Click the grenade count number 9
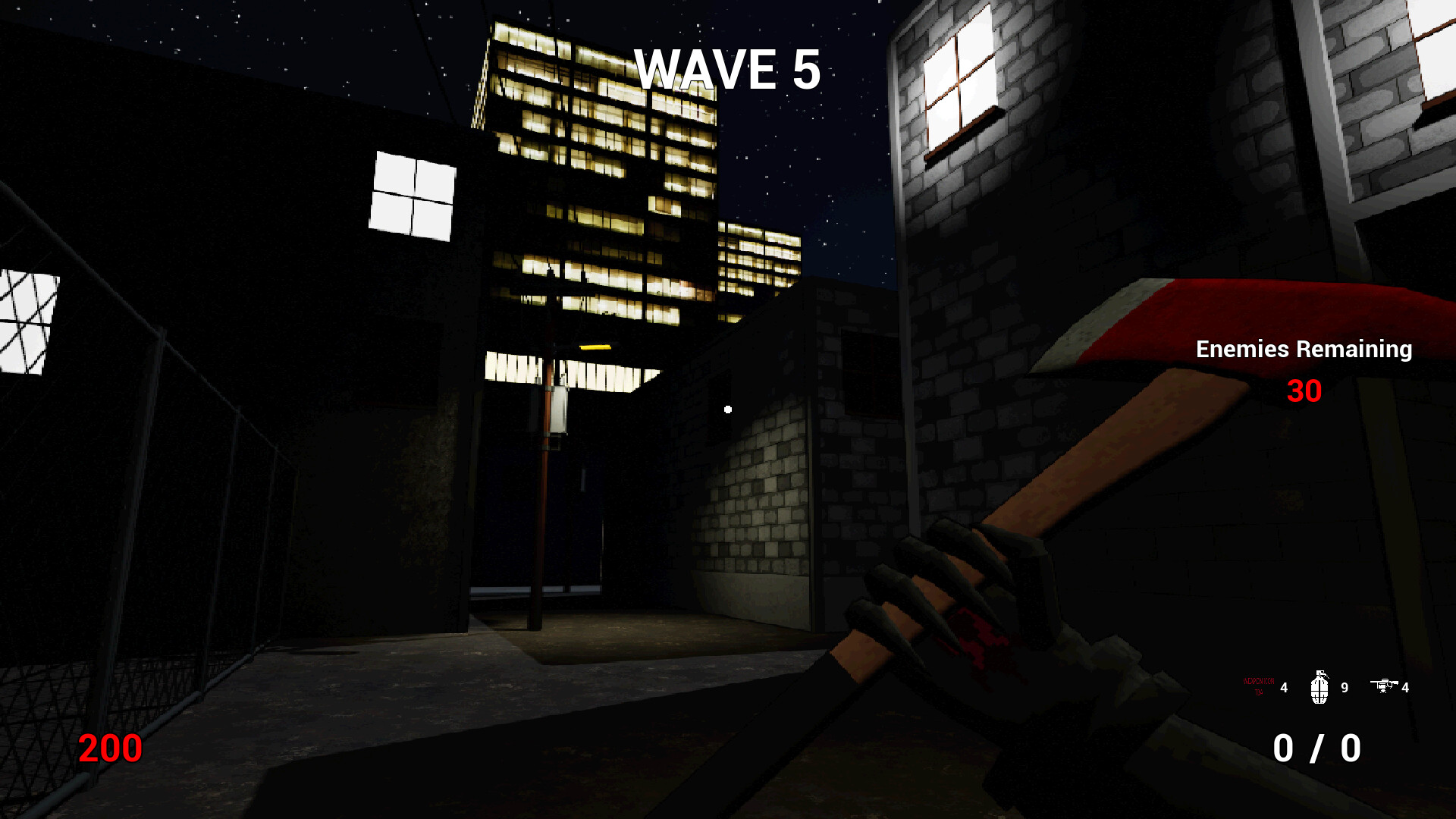 click(x=1344, y=689)
